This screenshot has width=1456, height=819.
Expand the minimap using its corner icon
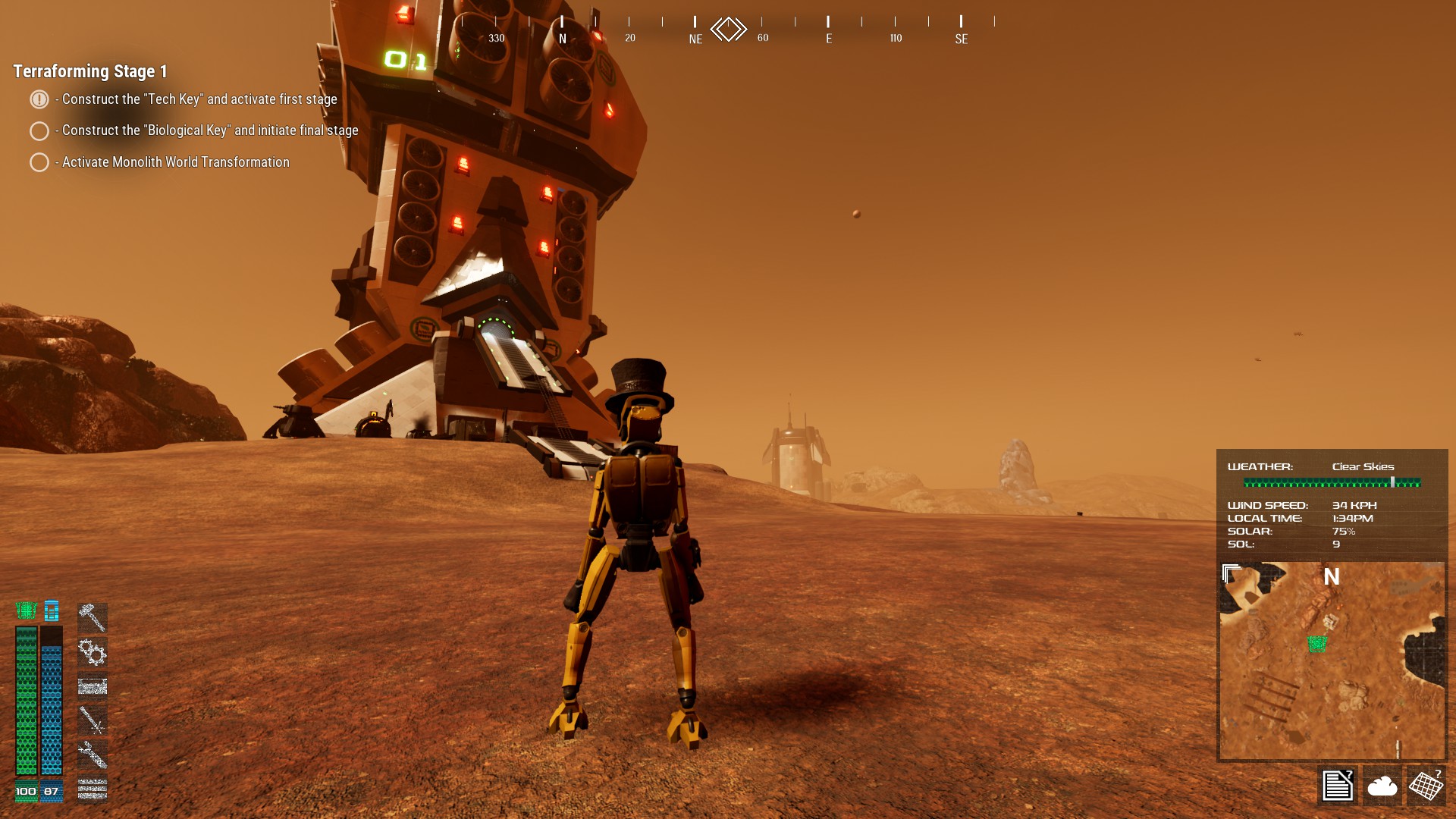pos(1232,574)
